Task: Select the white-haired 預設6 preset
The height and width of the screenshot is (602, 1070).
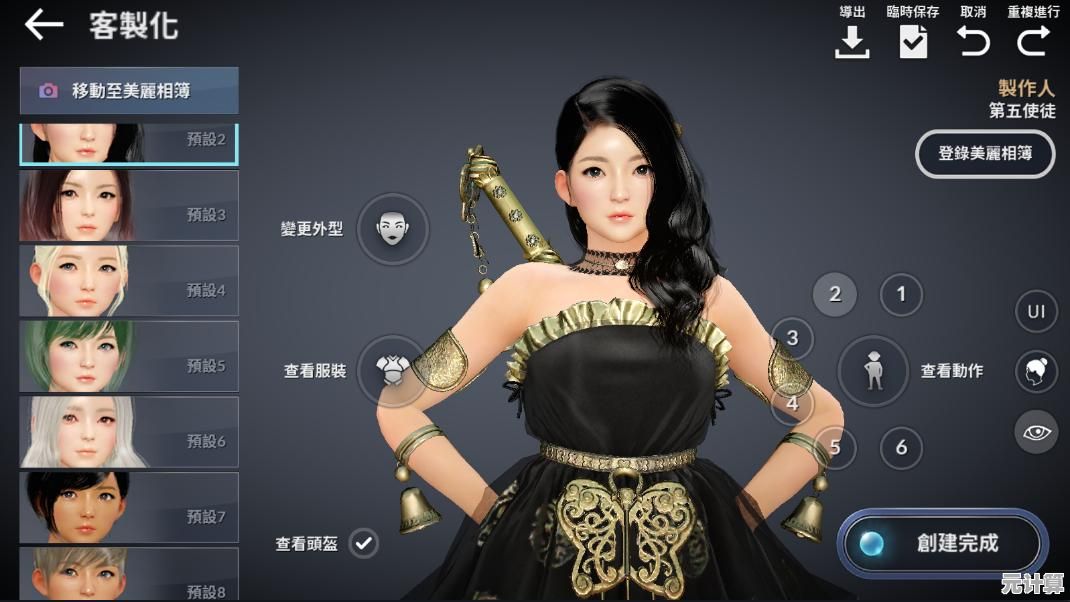Action: point(129,432)
